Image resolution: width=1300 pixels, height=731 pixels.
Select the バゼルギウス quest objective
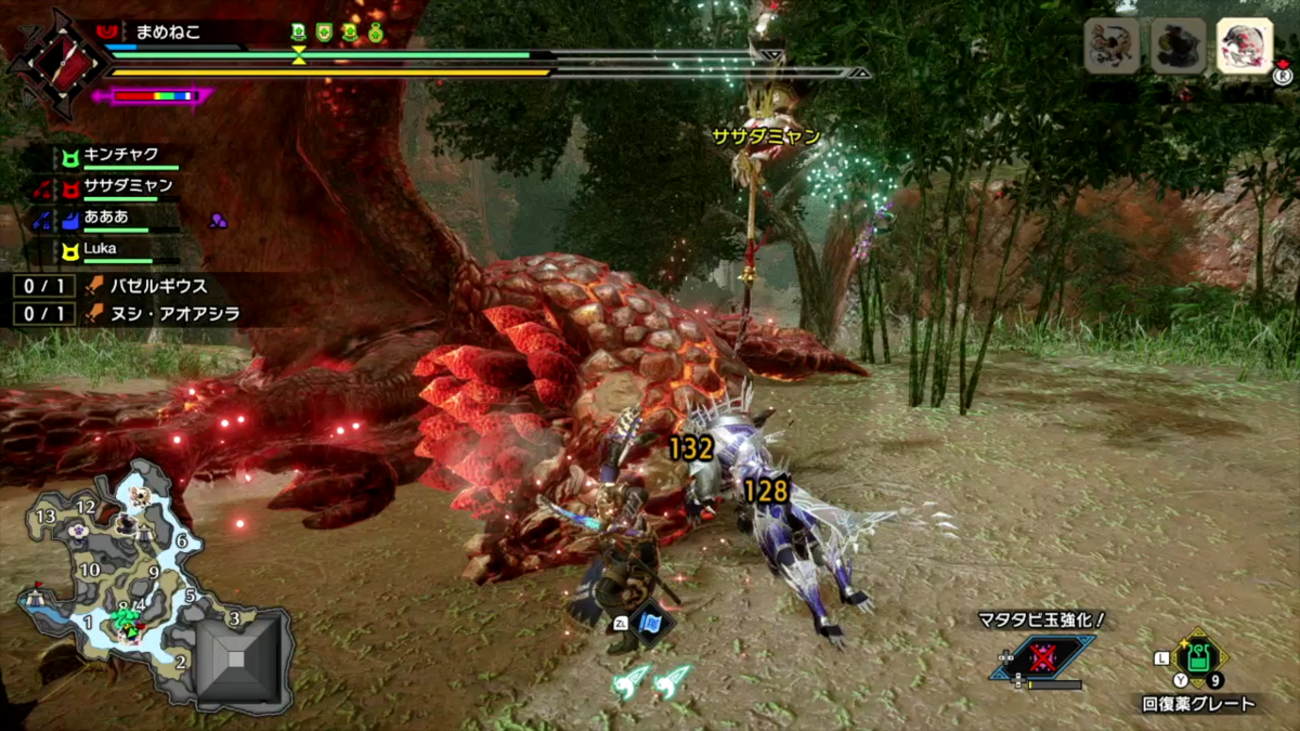pos(158,286)
